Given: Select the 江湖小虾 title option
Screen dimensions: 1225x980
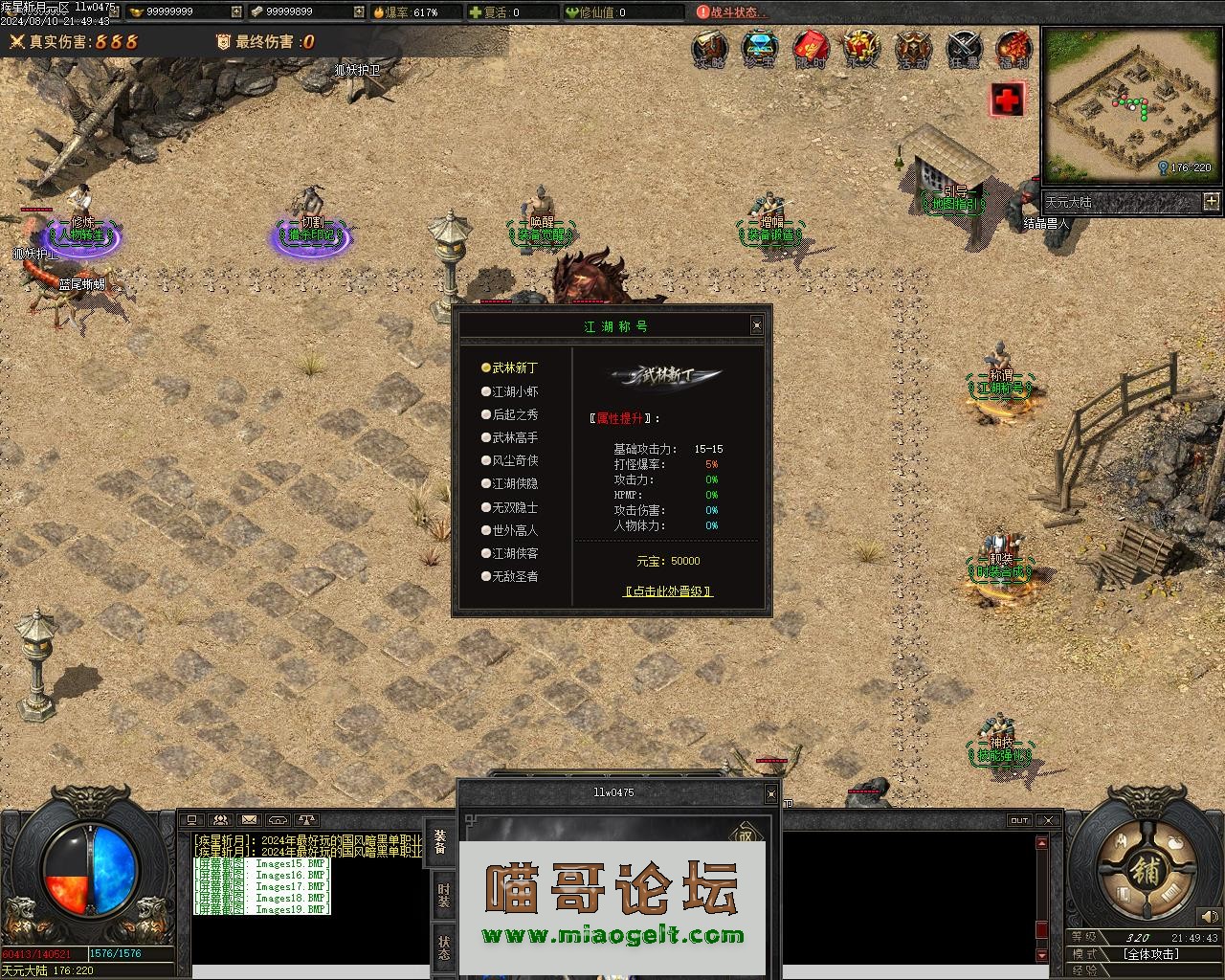Looking at the screenshot, I should coord(515,391).
